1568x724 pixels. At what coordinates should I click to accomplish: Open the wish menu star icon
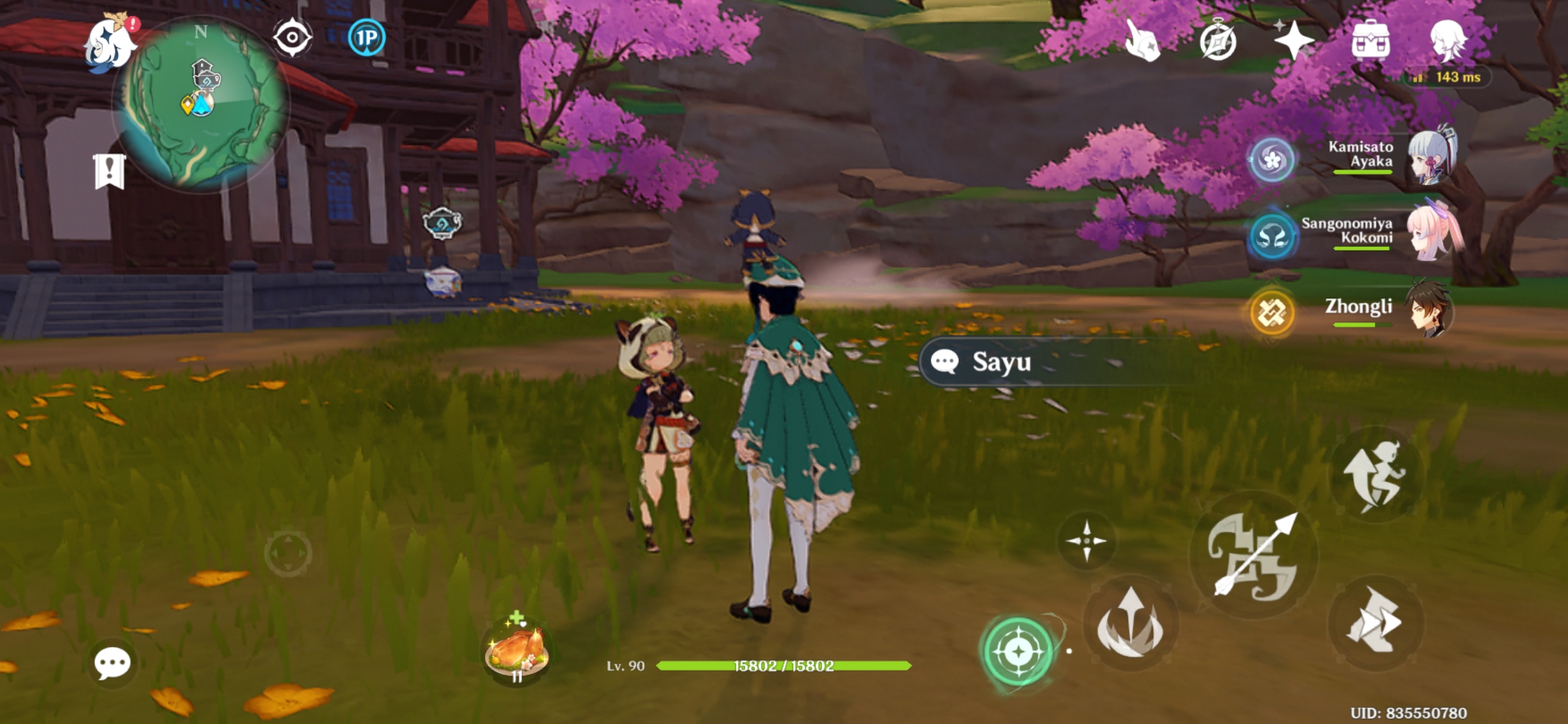pos(1296,40)
